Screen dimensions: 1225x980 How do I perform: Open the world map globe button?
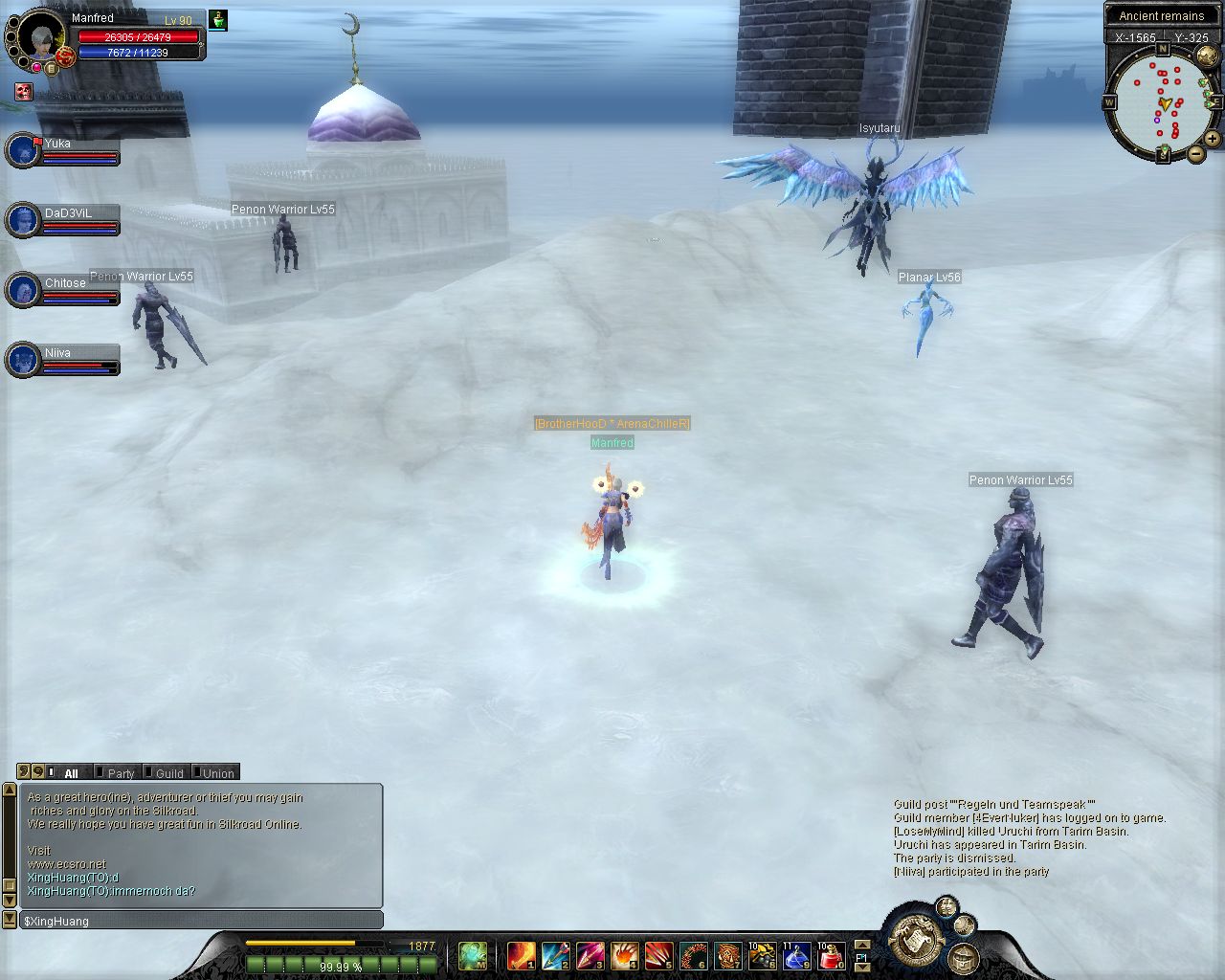pos(1208,55)
